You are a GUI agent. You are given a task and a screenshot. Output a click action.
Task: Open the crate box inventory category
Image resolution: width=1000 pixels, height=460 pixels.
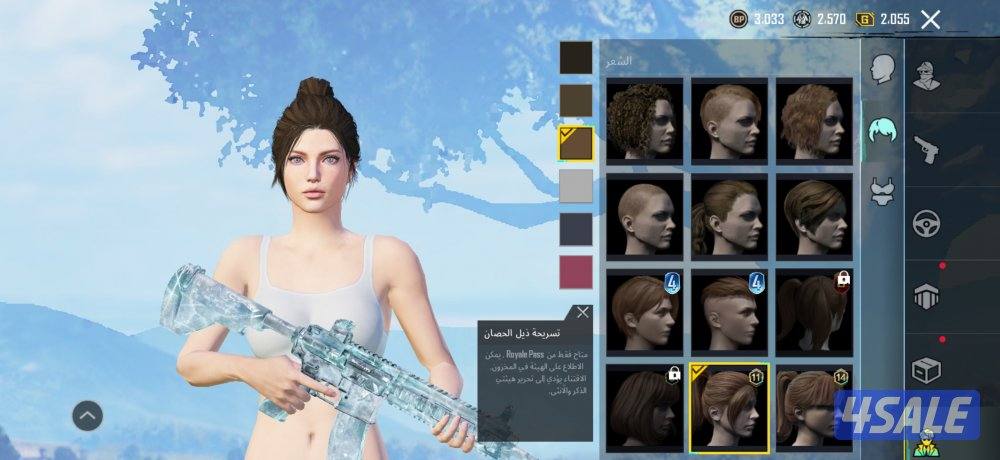click(x=926, y=371)
